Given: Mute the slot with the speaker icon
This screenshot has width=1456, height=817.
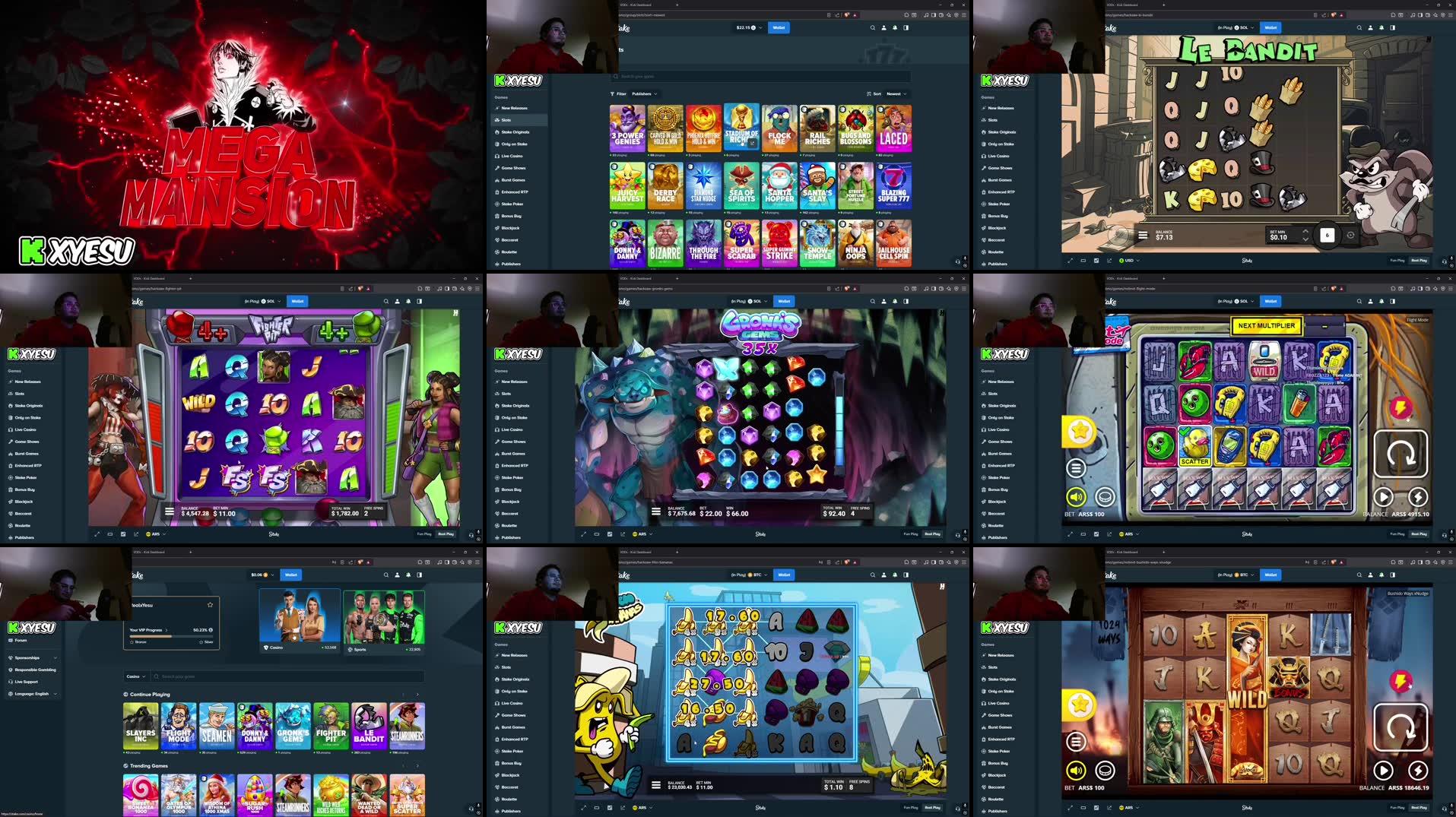Looking at the screenshot, I should coord(1076,498).
